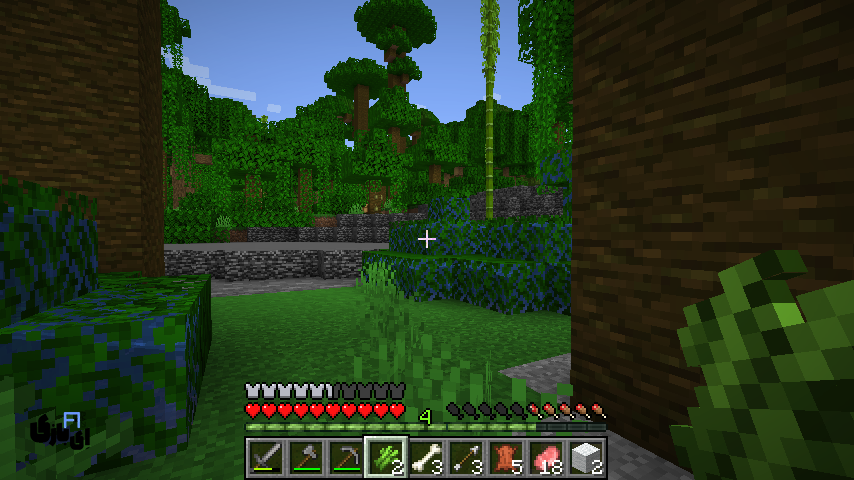Pick the bone slot in hotbar

pyautogui.click(x=425, y=457)
